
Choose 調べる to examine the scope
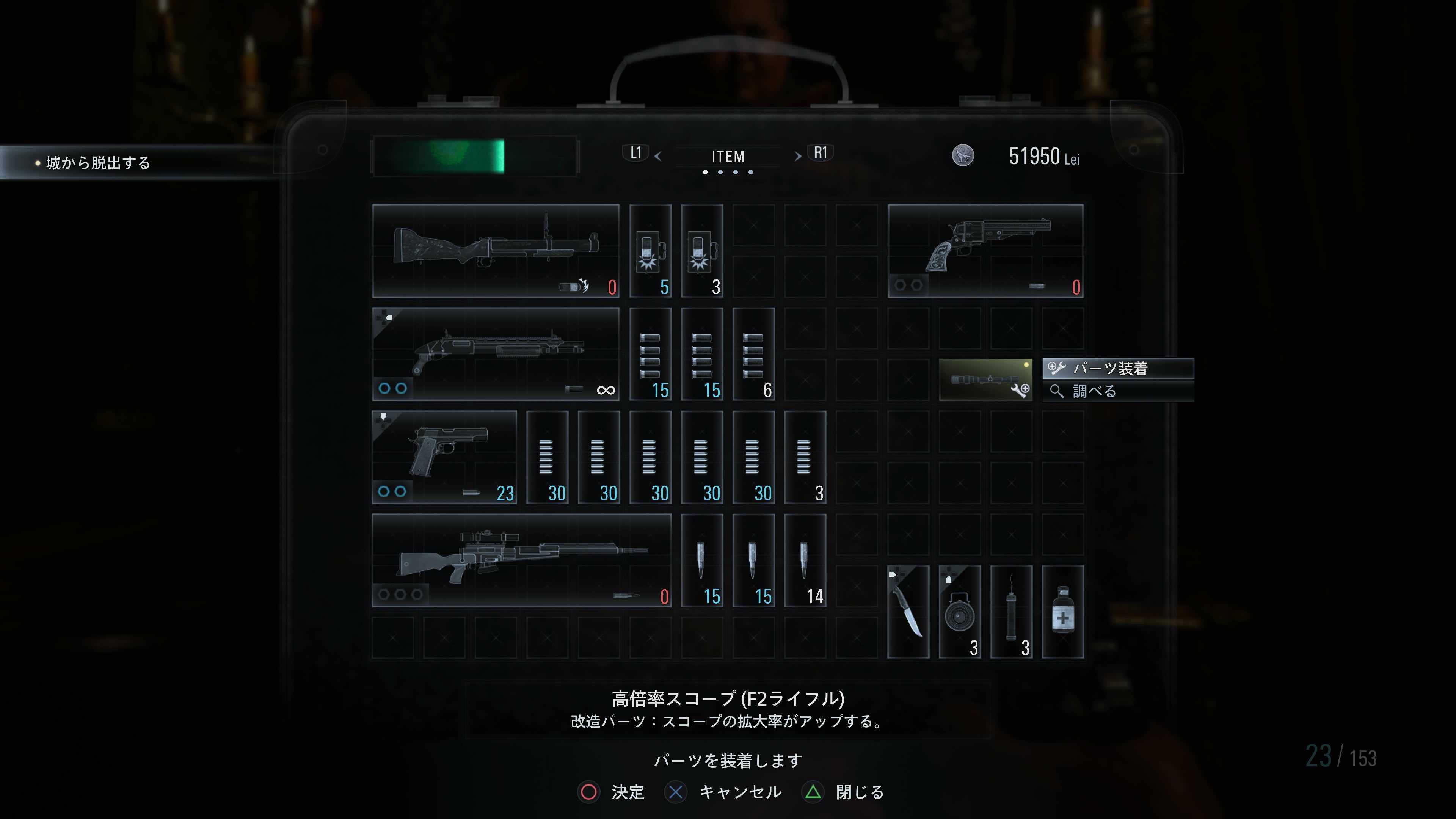(1116, 392)
